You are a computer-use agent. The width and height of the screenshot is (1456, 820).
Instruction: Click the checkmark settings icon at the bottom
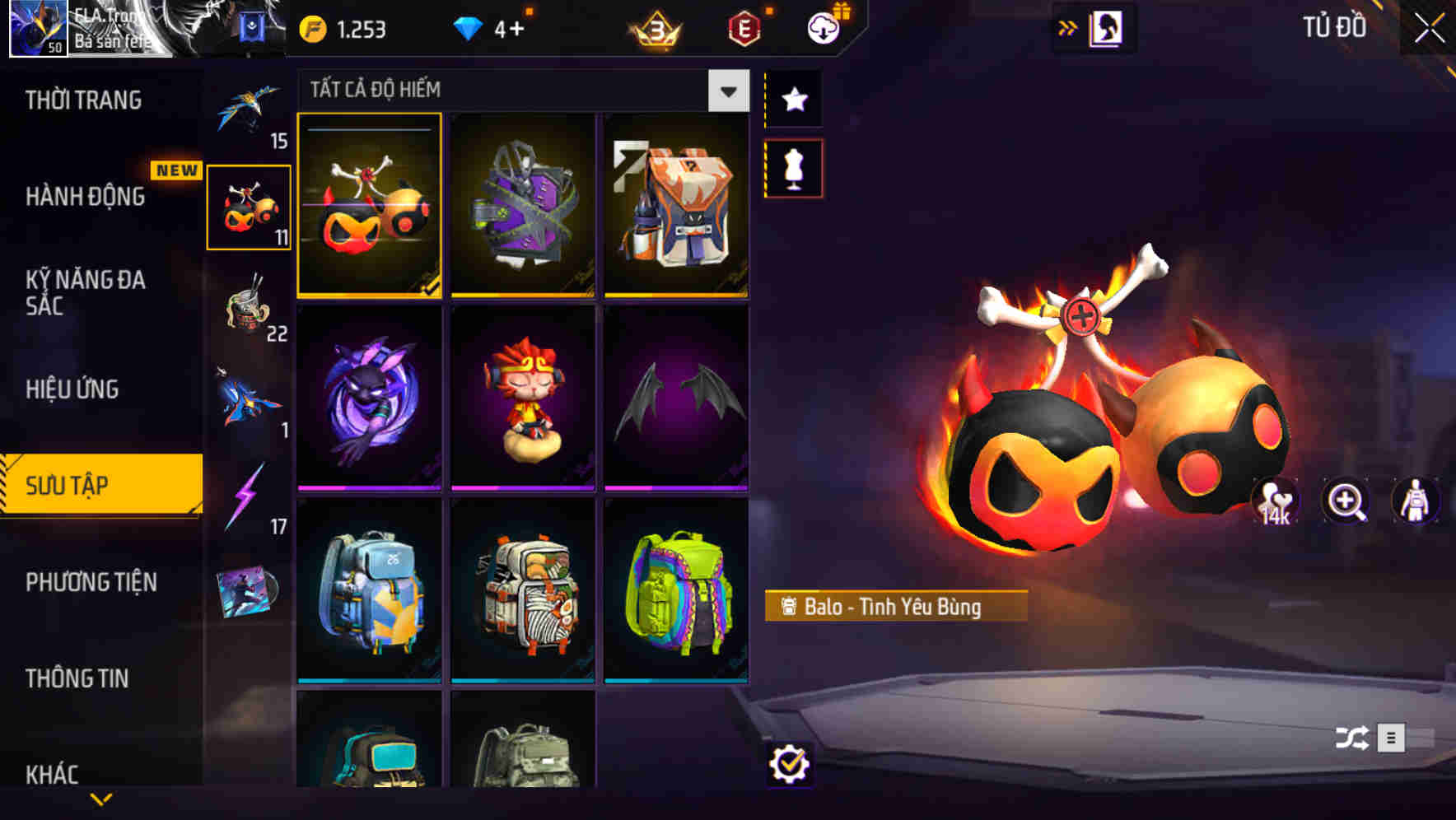pyautogui.click(x=790, y=764)
